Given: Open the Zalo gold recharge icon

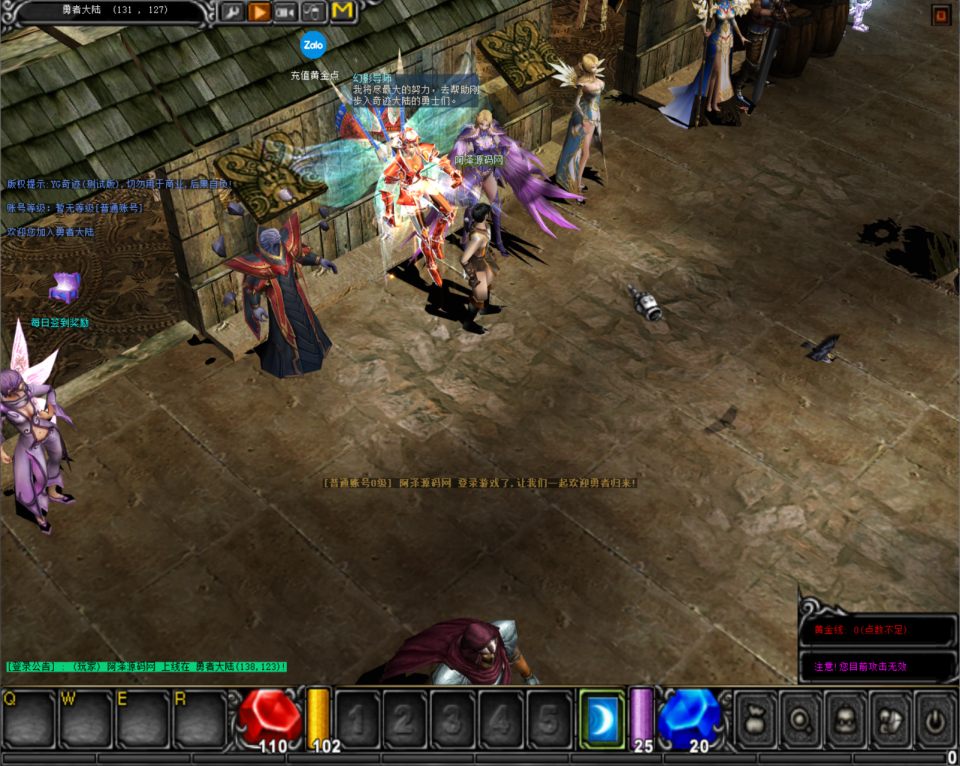Looking at the screenshot, I should pyautogui.click(x=313, y=45).
